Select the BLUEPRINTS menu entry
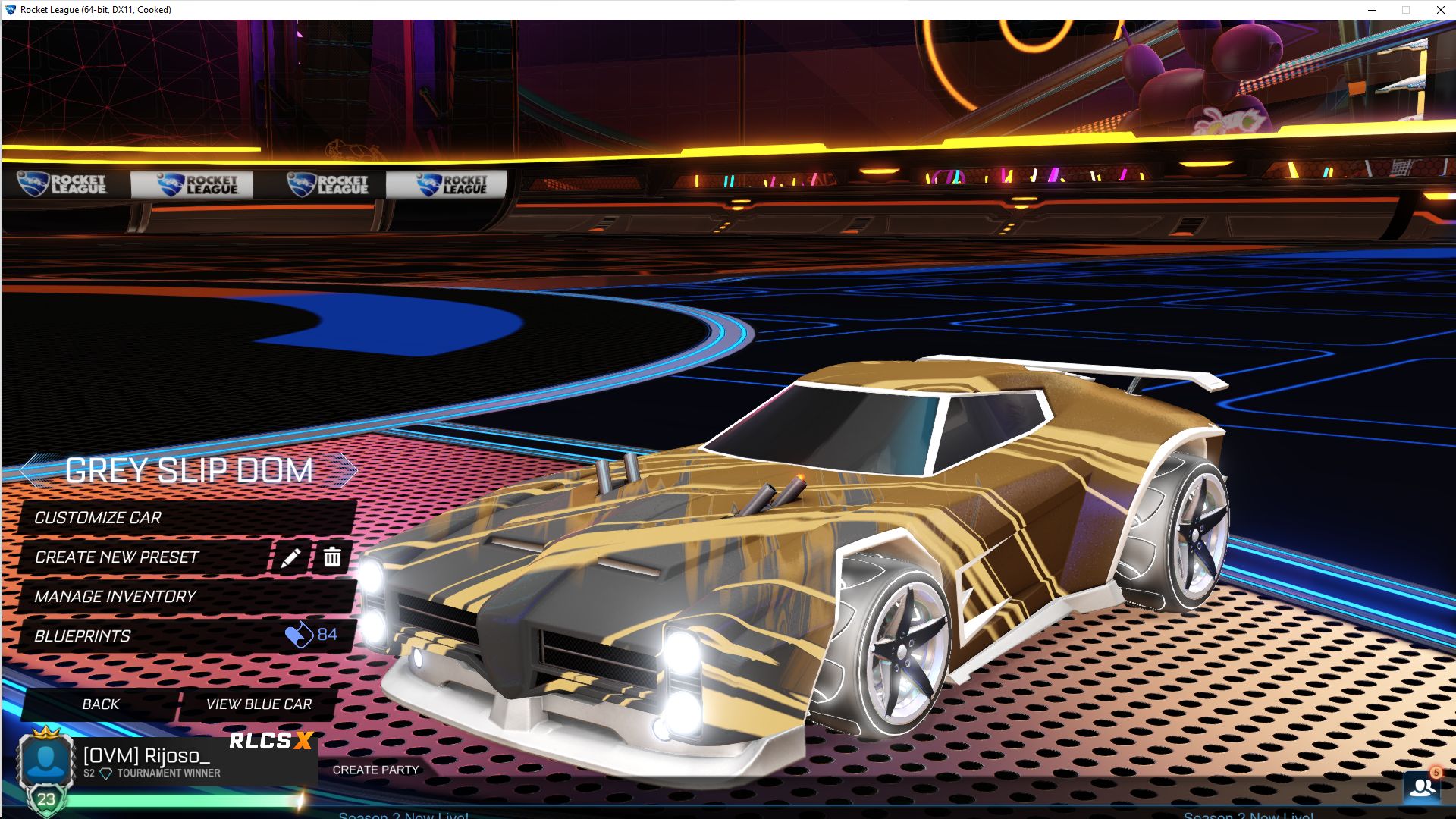The height and width of the screenshot is (819, 1456). click(x=82, y=635)
